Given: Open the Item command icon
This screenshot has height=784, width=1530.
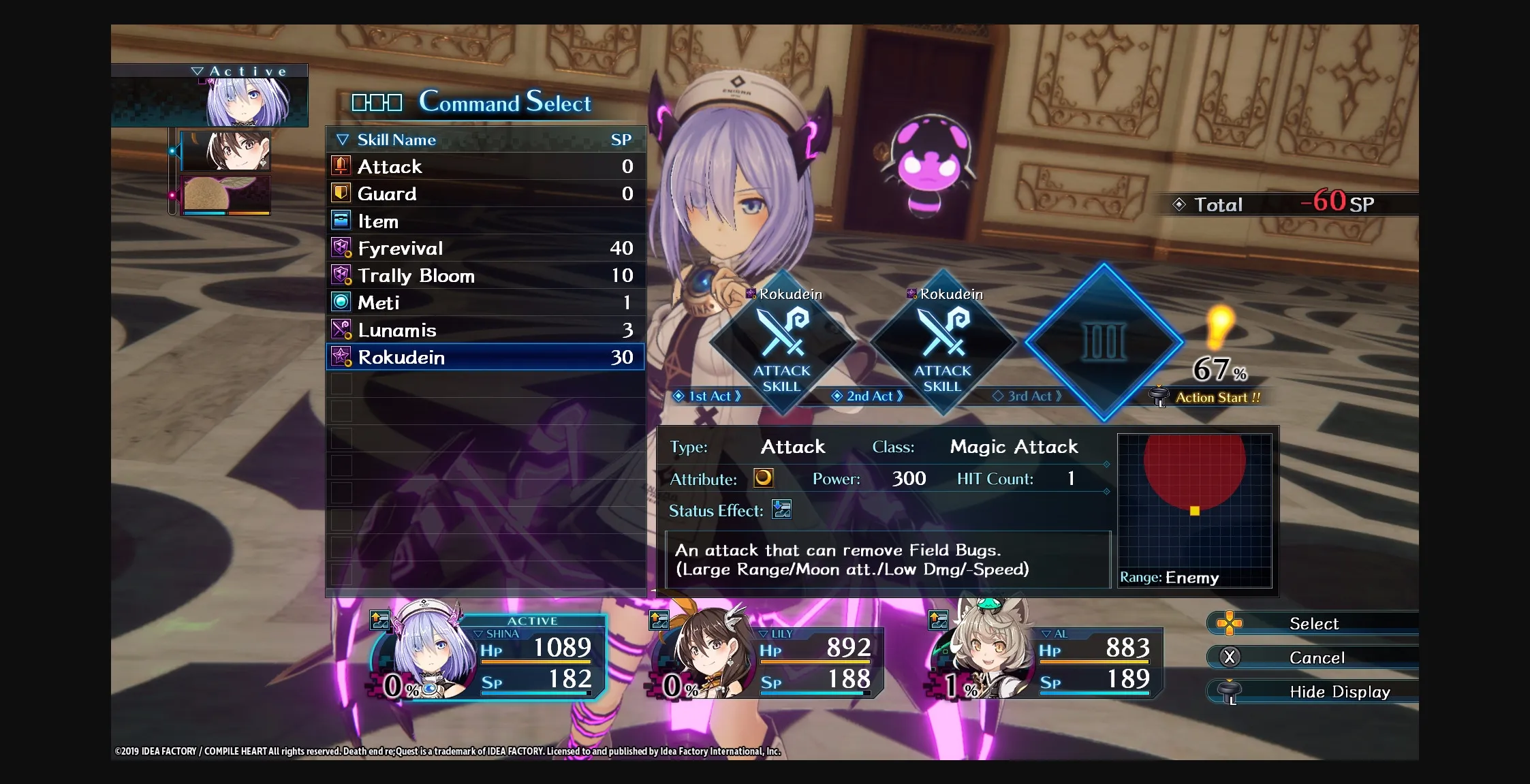Looking at the screenshot, I should tap(343, 220).
